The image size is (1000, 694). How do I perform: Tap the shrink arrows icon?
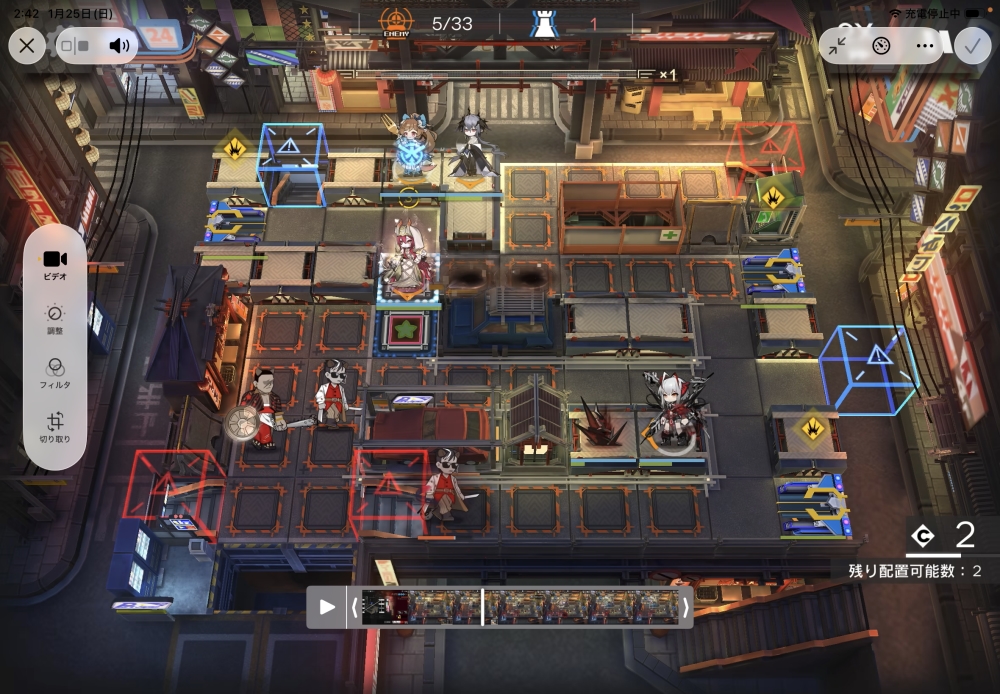click(838, 45)
